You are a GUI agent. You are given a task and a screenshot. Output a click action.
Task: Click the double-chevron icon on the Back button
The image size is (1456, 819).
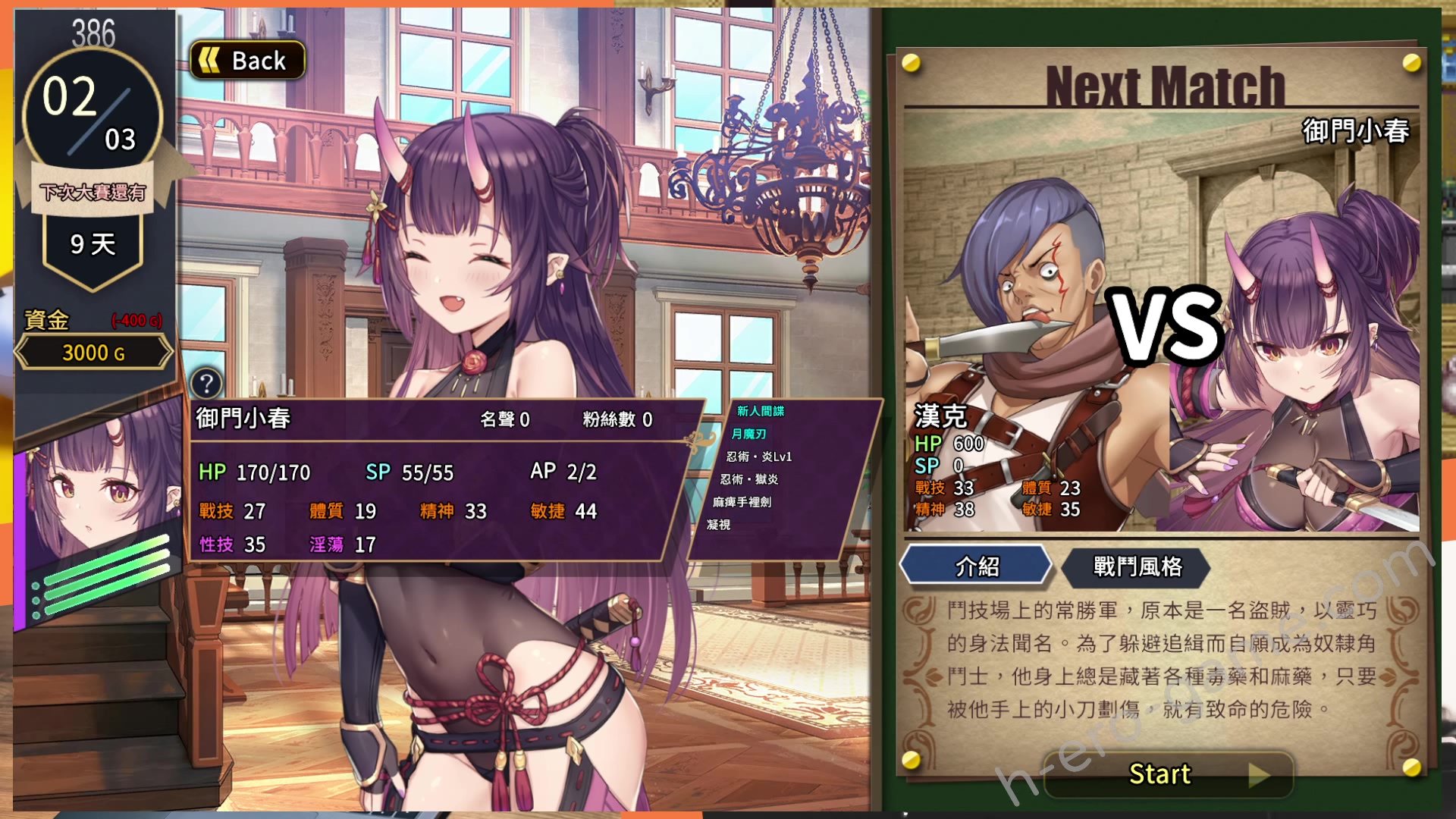[210, 60]
